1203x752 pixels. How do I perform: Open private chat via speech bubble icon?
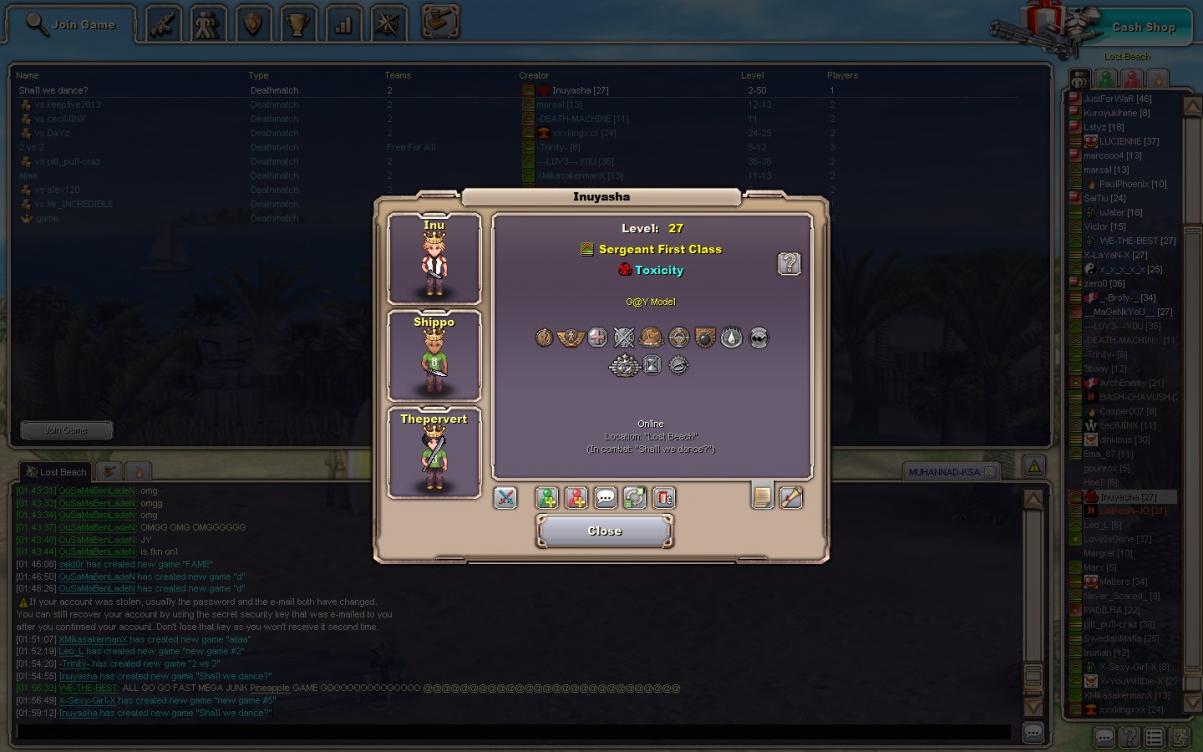pos(605,497)
